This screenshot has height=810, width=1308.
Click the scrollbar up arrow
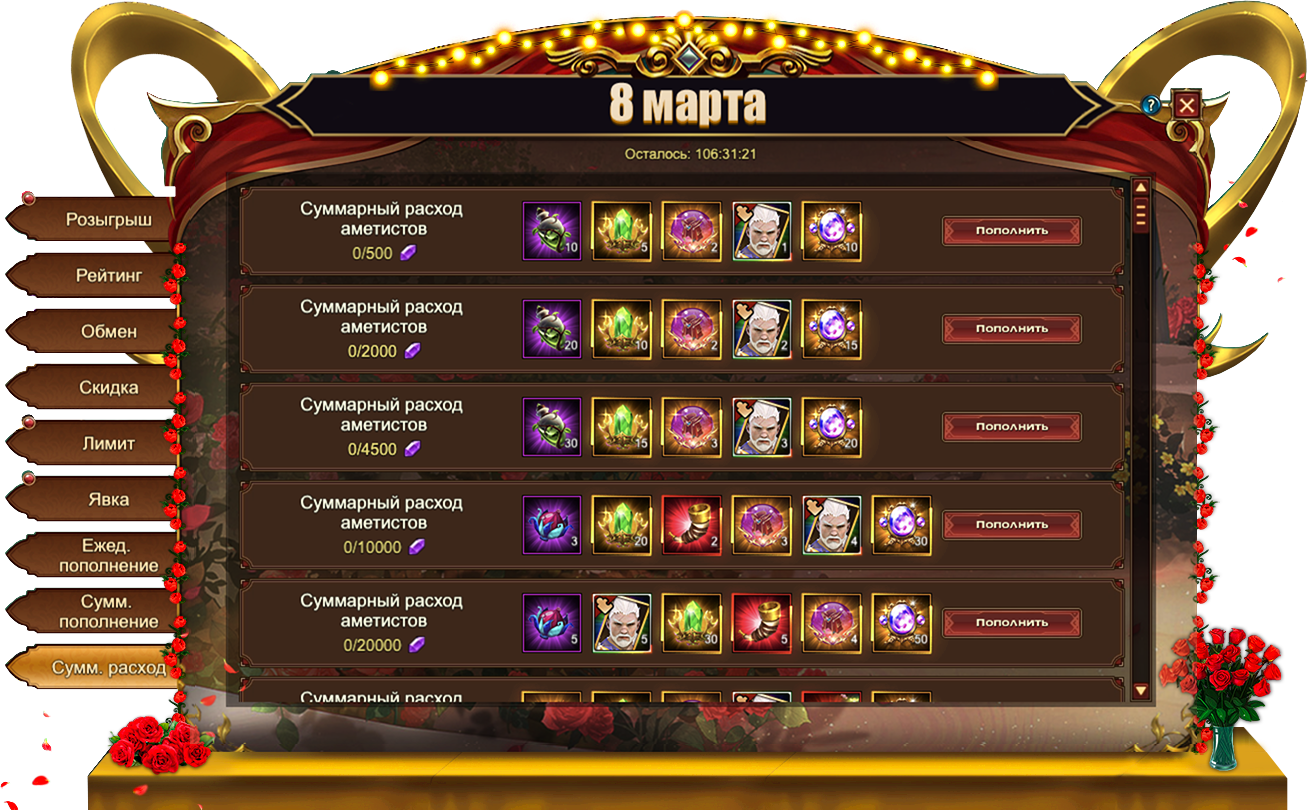coord(1140,187)
